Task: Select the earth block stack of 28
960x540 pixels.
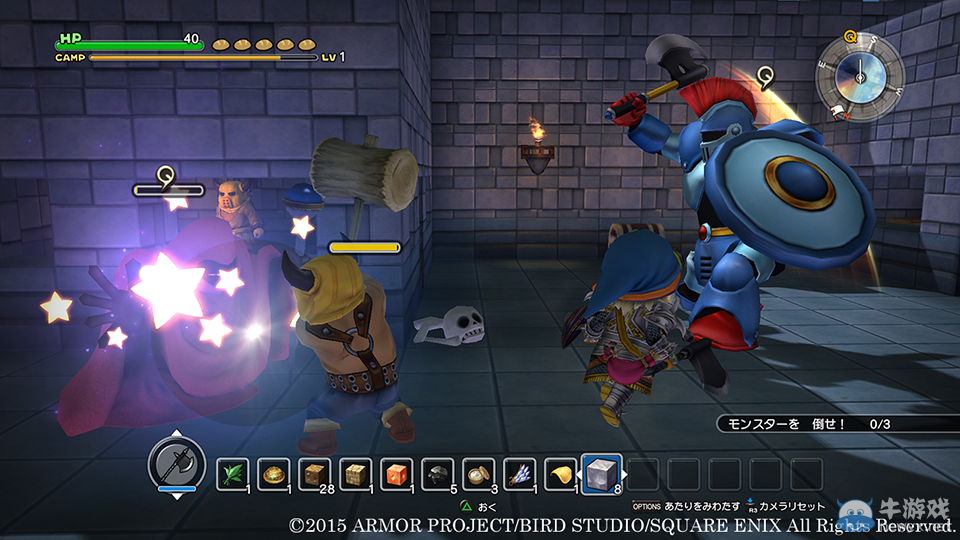Action: 314,474
